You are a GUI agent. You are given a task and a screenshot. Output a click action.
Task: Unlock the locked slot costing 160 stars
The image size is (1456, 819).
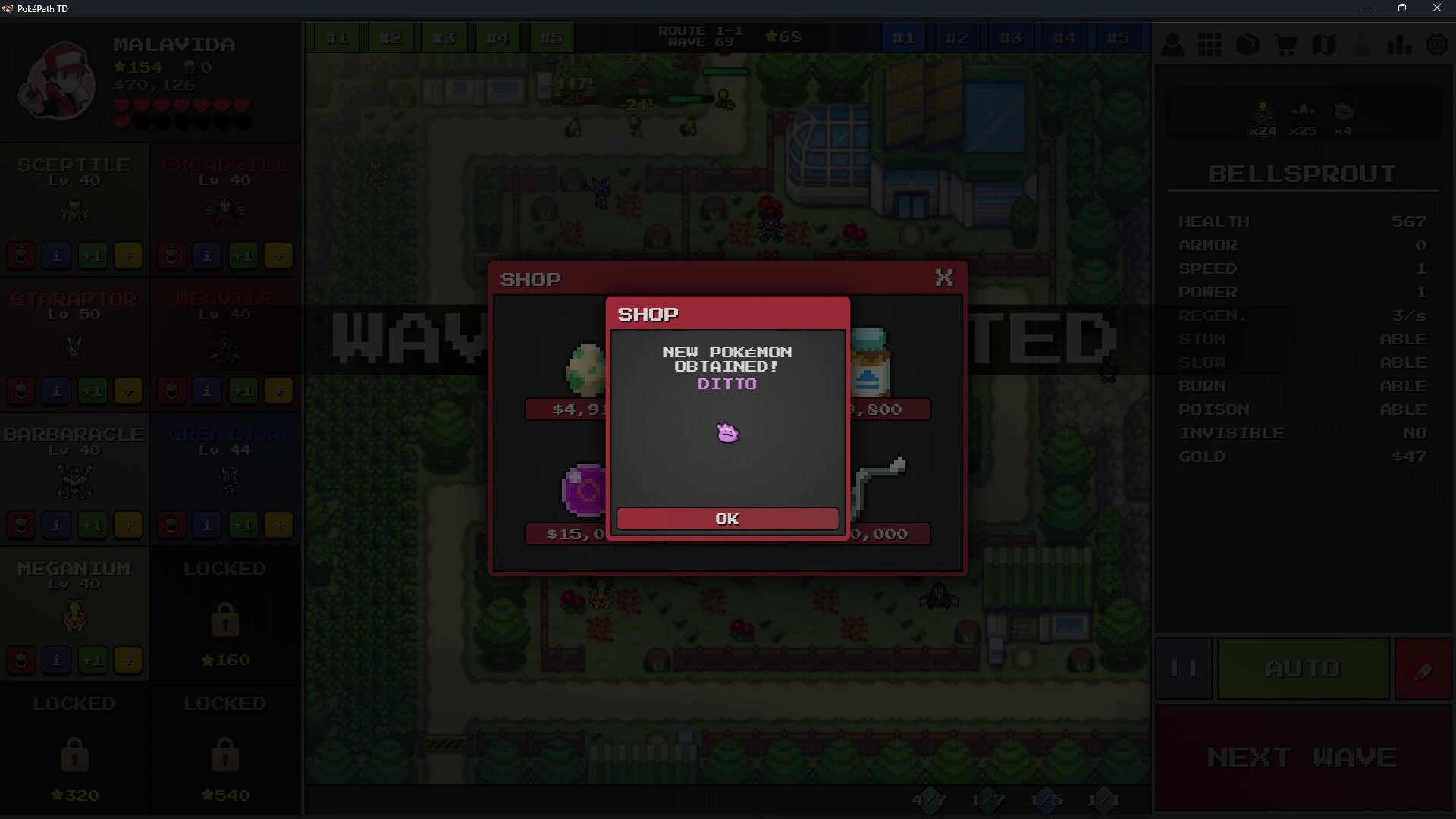click(x=225, y=614)
